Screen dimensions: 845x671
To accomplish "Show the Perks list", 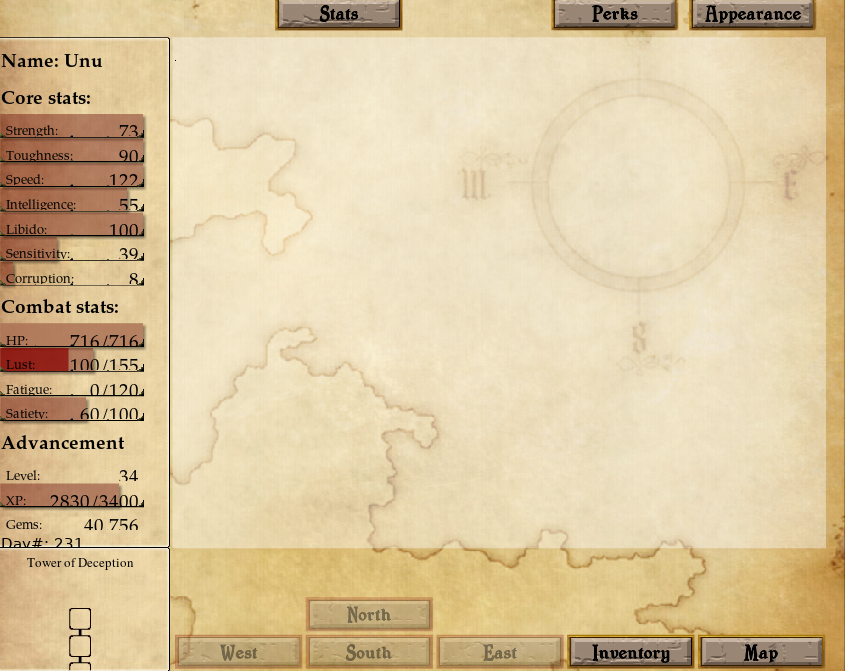I will (x=614, y=14).
